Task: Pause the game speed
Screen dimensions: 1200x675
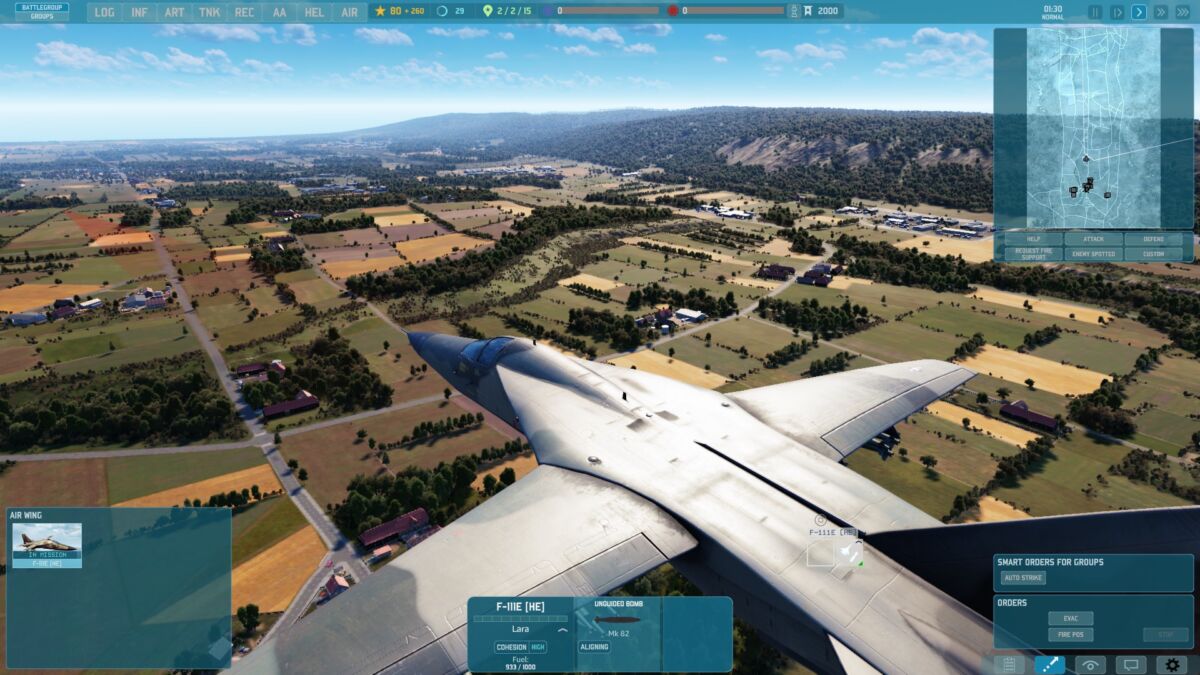Action: pos(1095,12)
